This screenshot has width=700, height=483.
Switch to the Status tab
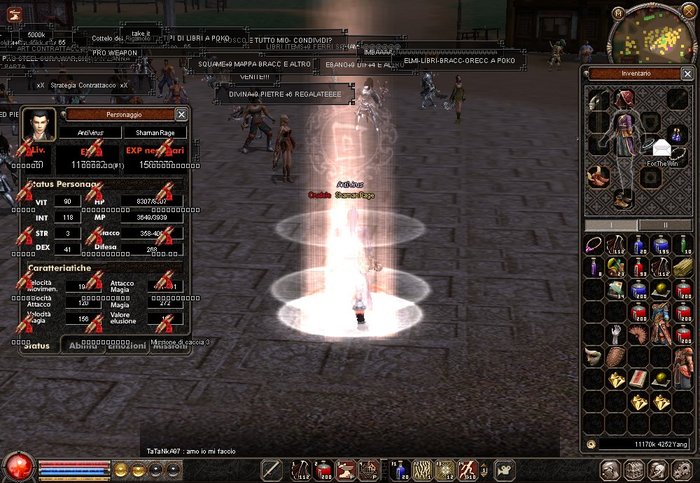[x=36, y=345]
